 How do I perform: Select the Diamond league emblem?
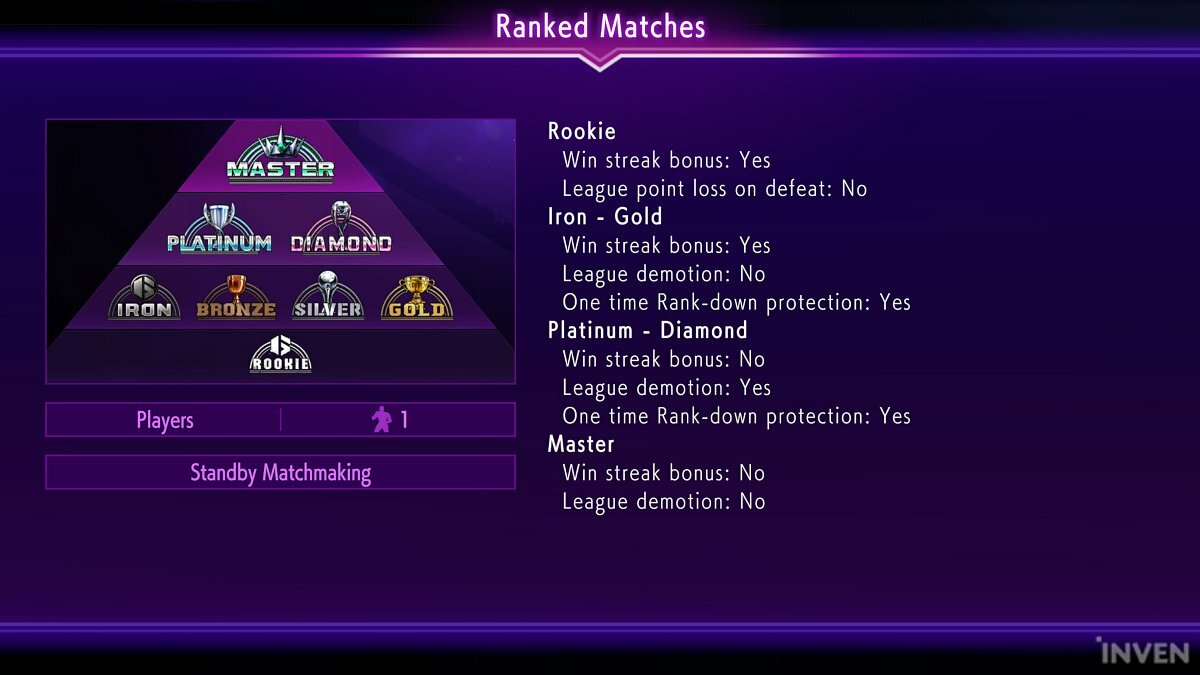[x=341, y=230]
